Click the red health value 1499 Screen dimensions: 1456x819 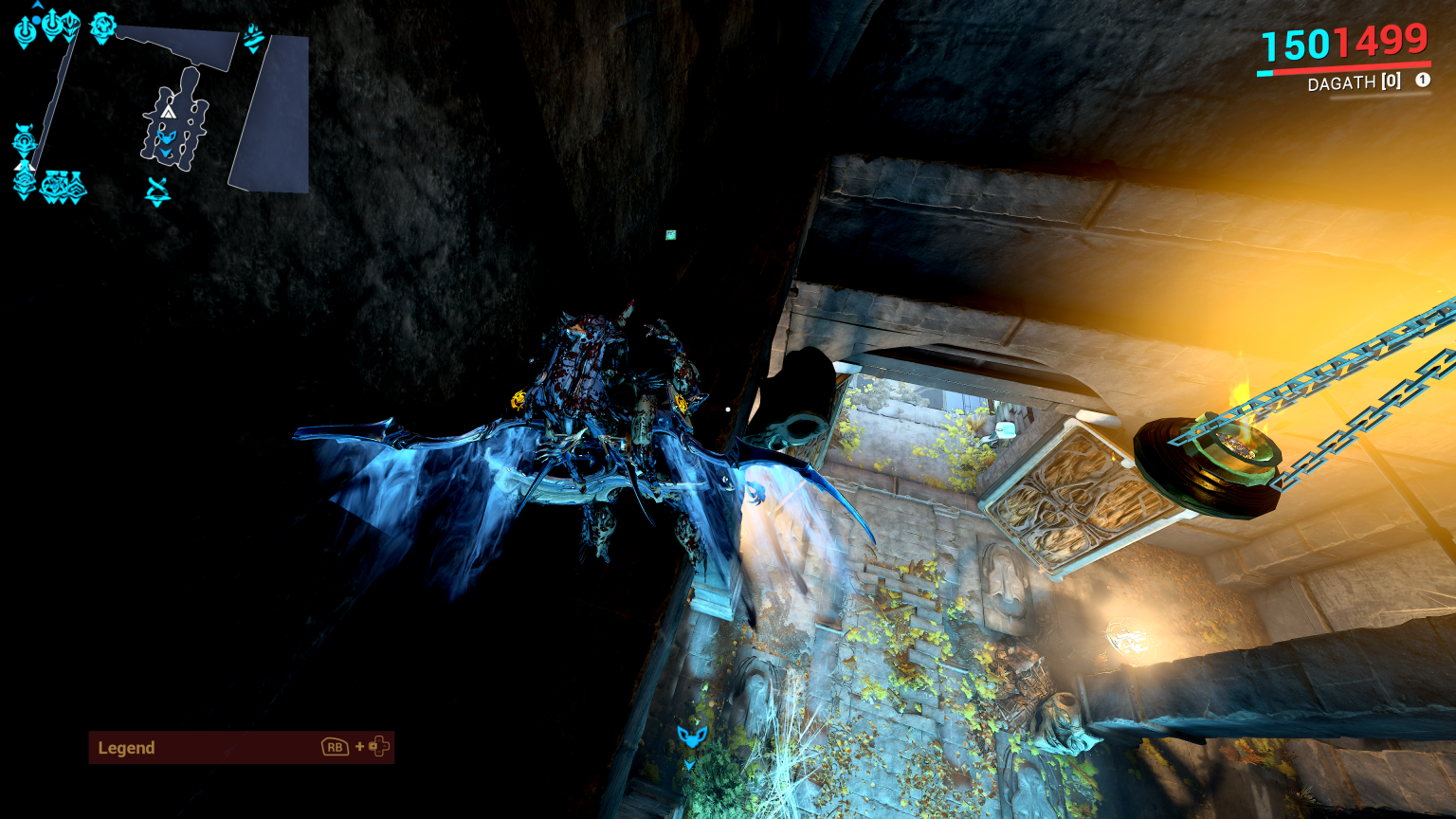click(1386, 42)
